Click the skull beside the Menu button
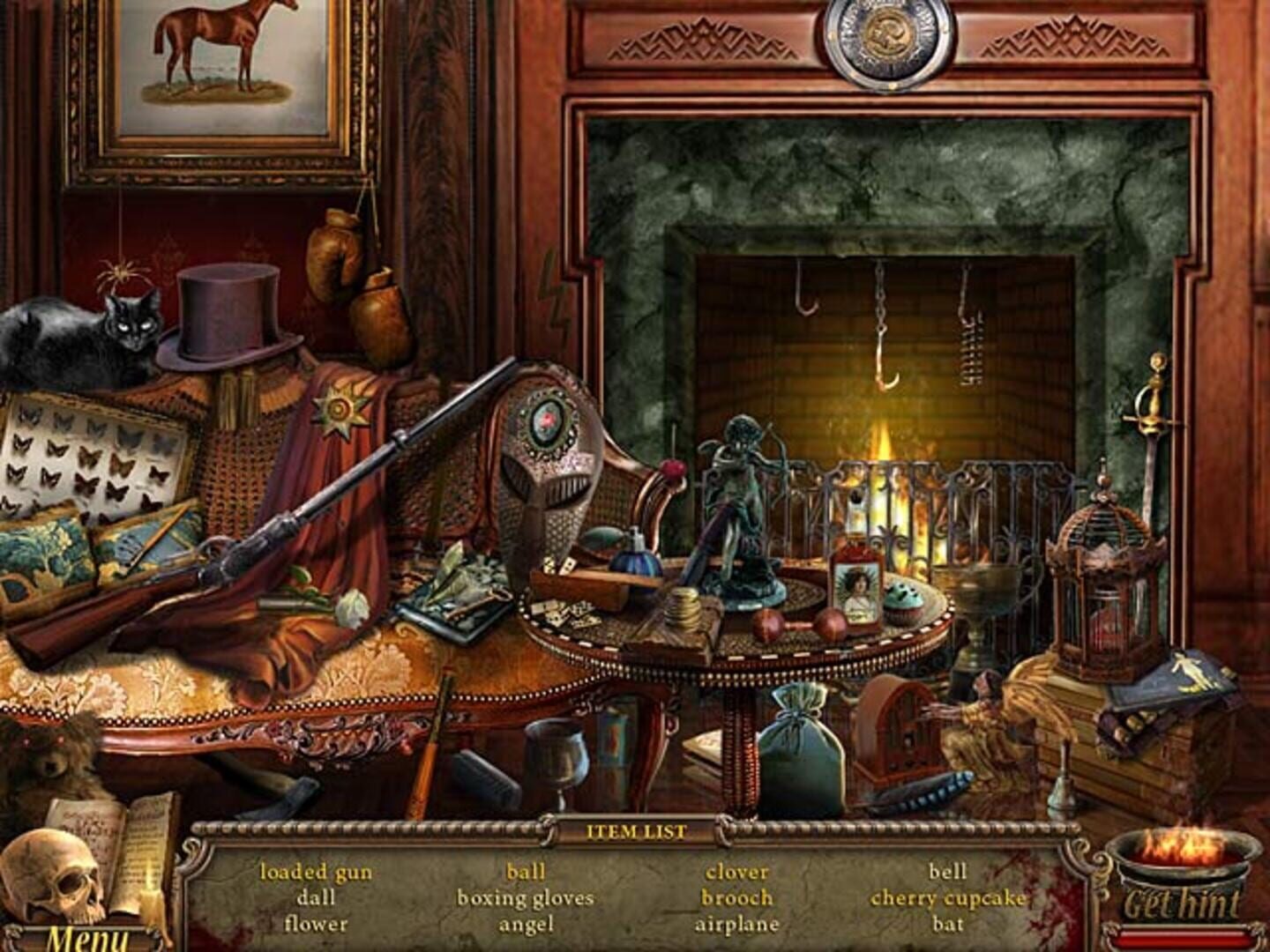This screenshot has height=952, width=1270. coord(49,873)
